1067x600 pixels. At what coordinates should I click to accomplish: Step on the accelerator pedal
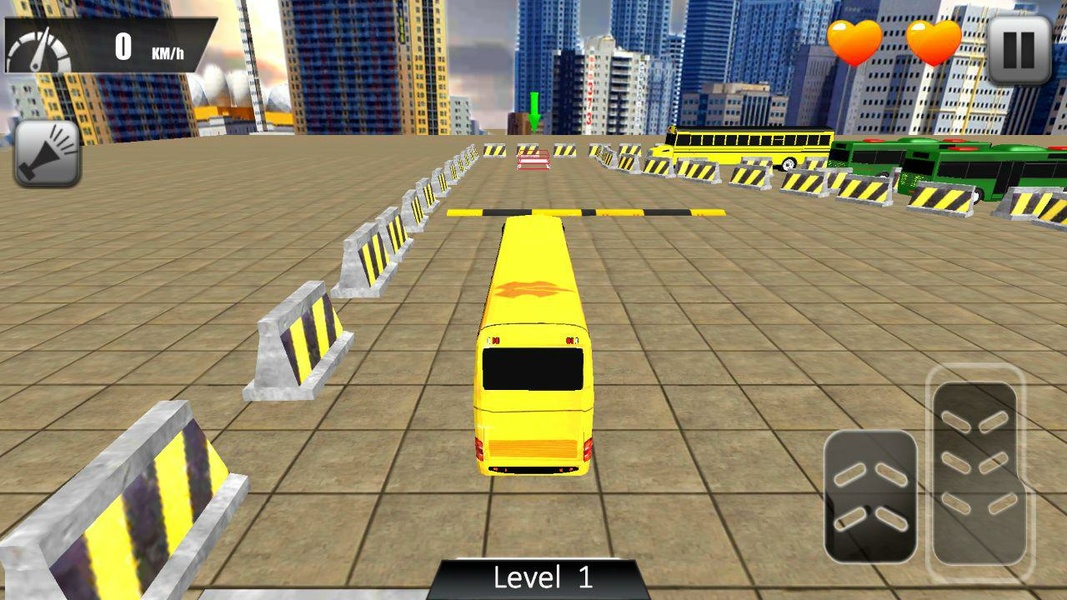click(974, 473)
